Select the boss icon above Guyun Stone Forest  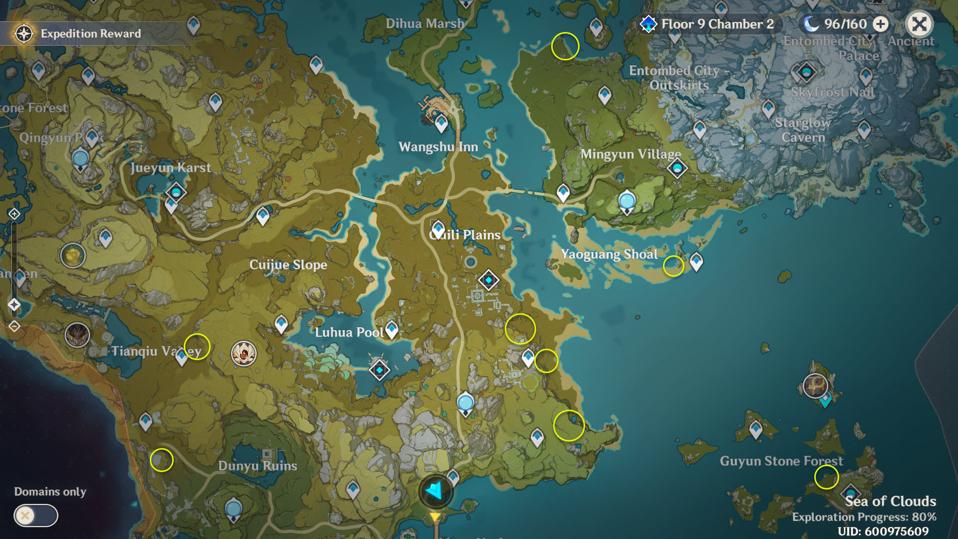click(815, 385)
